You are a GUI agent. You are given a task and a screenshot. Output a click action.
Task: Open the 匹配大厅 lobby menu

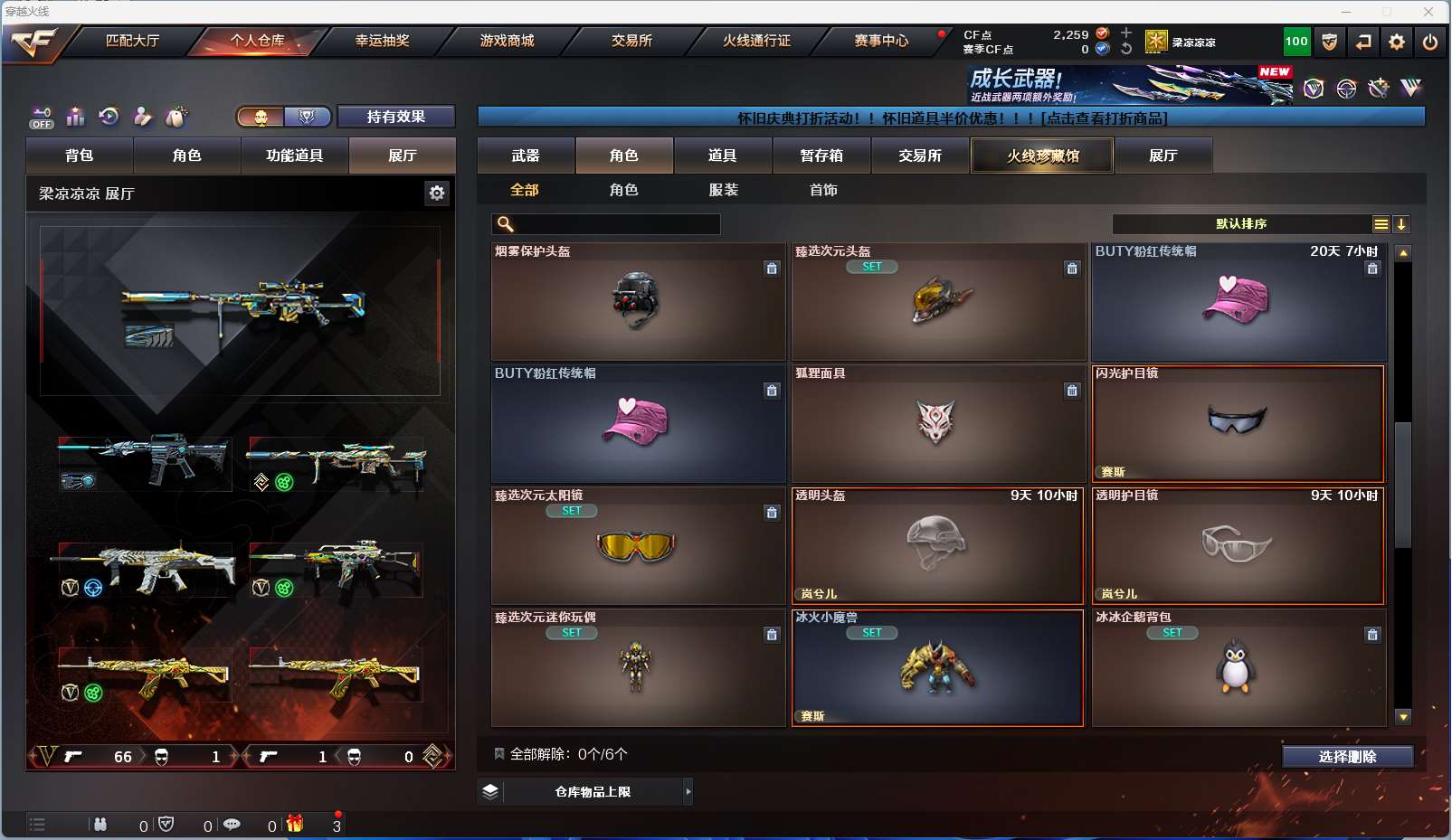point(132,41)
